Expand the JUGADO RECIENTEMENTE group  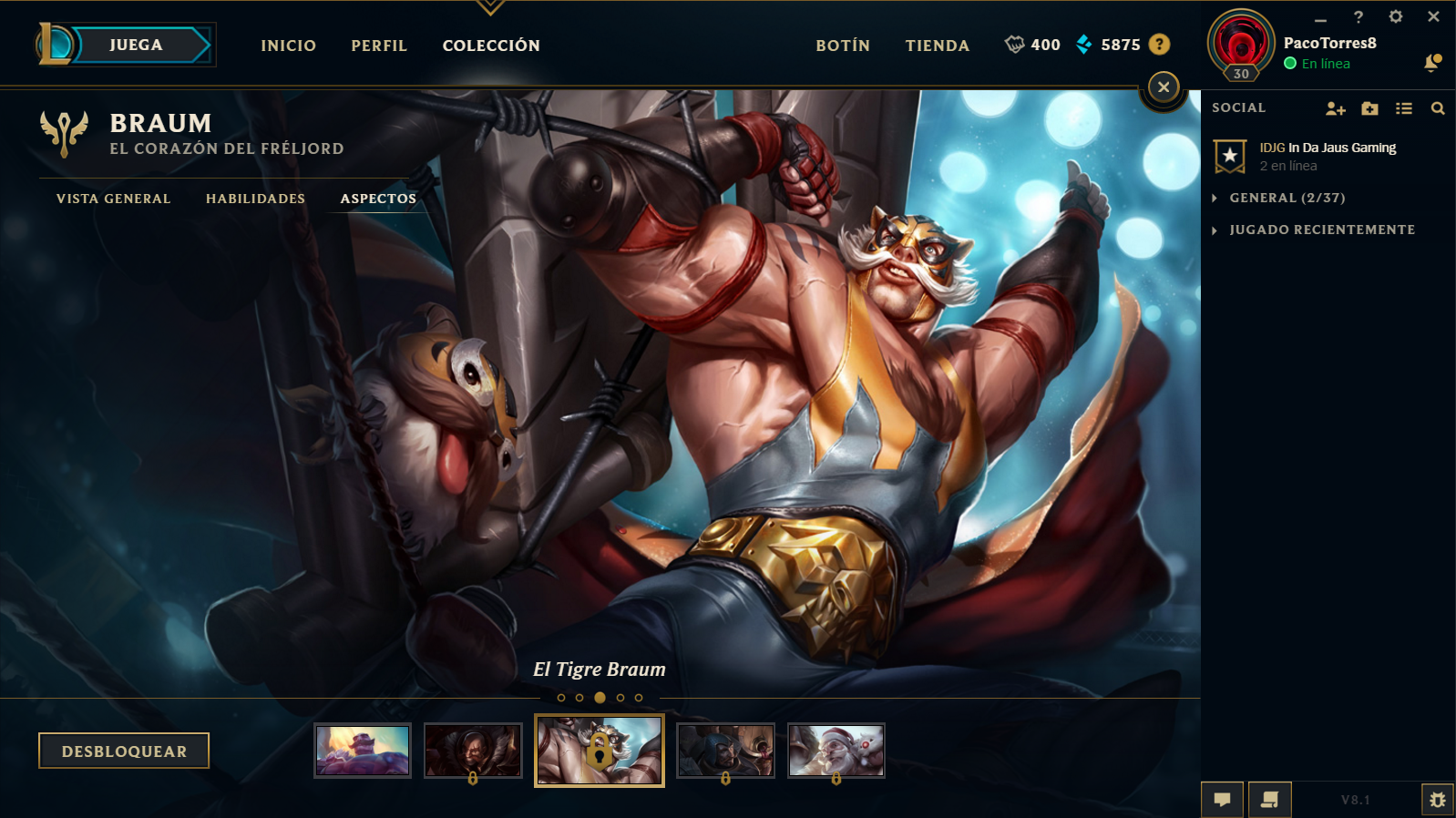click(x=1323, y=230)
